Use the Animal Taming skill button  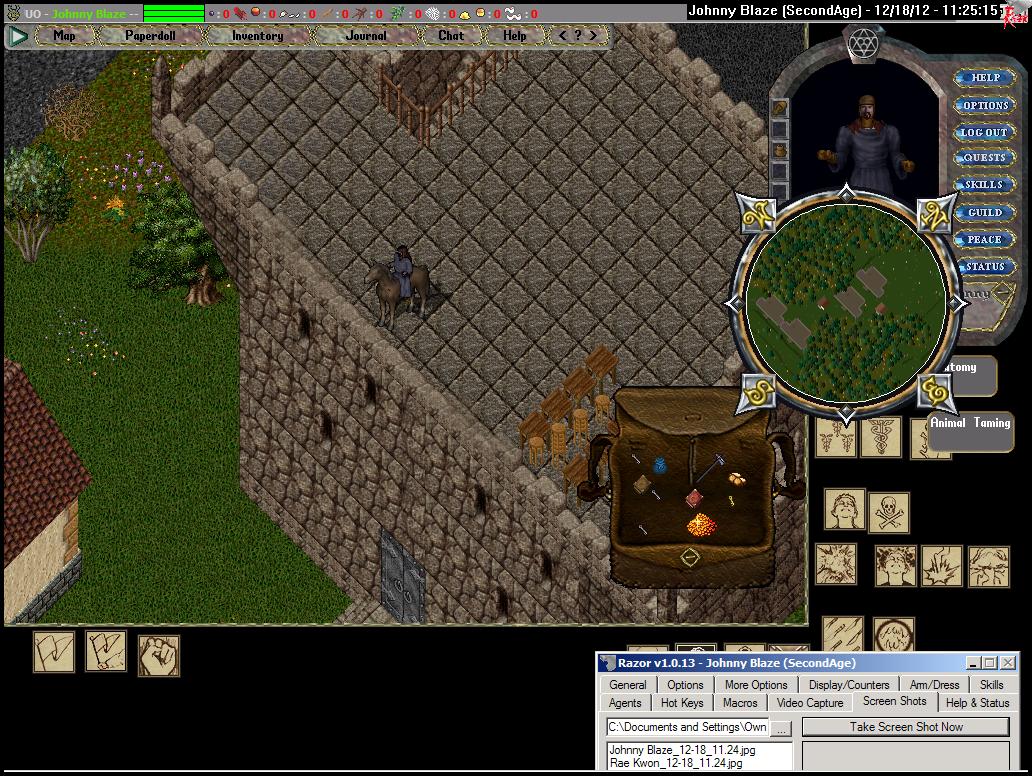click(970, 423)
